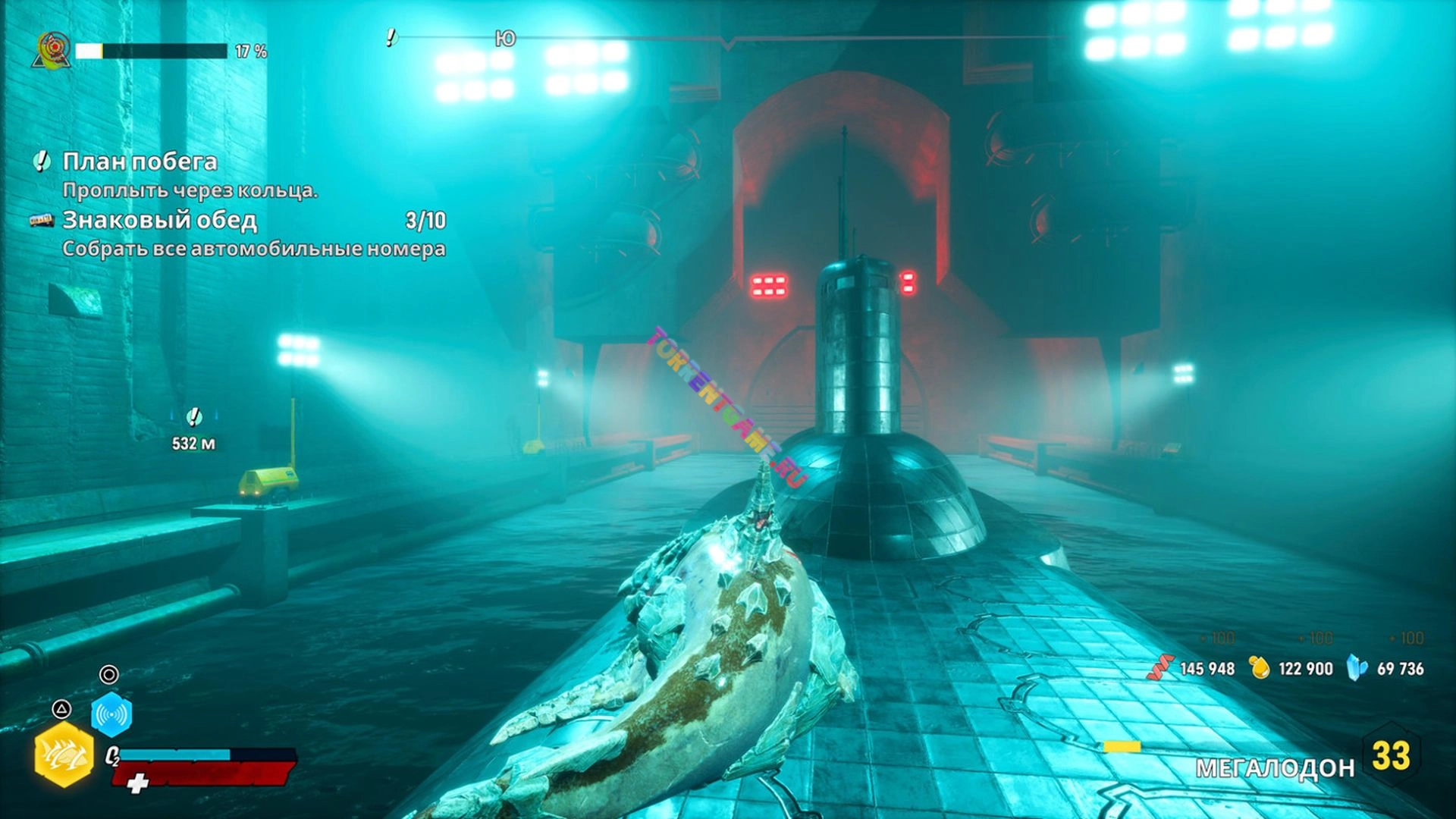
Task: Click the yellow fat resource icon
Action: pos(1260,668)
